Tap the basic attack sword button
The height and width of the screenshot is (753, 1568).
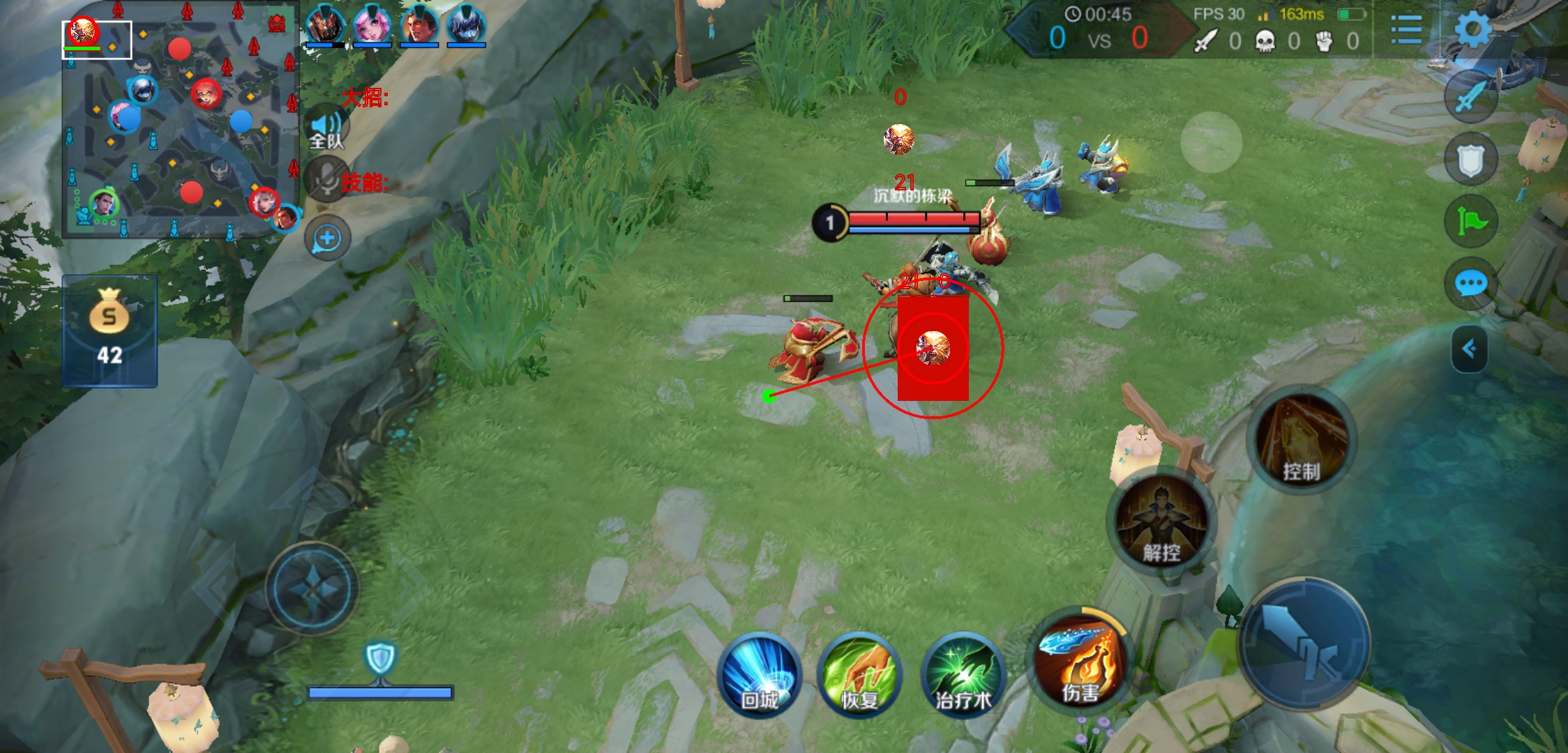click(x=1303, y=643)
